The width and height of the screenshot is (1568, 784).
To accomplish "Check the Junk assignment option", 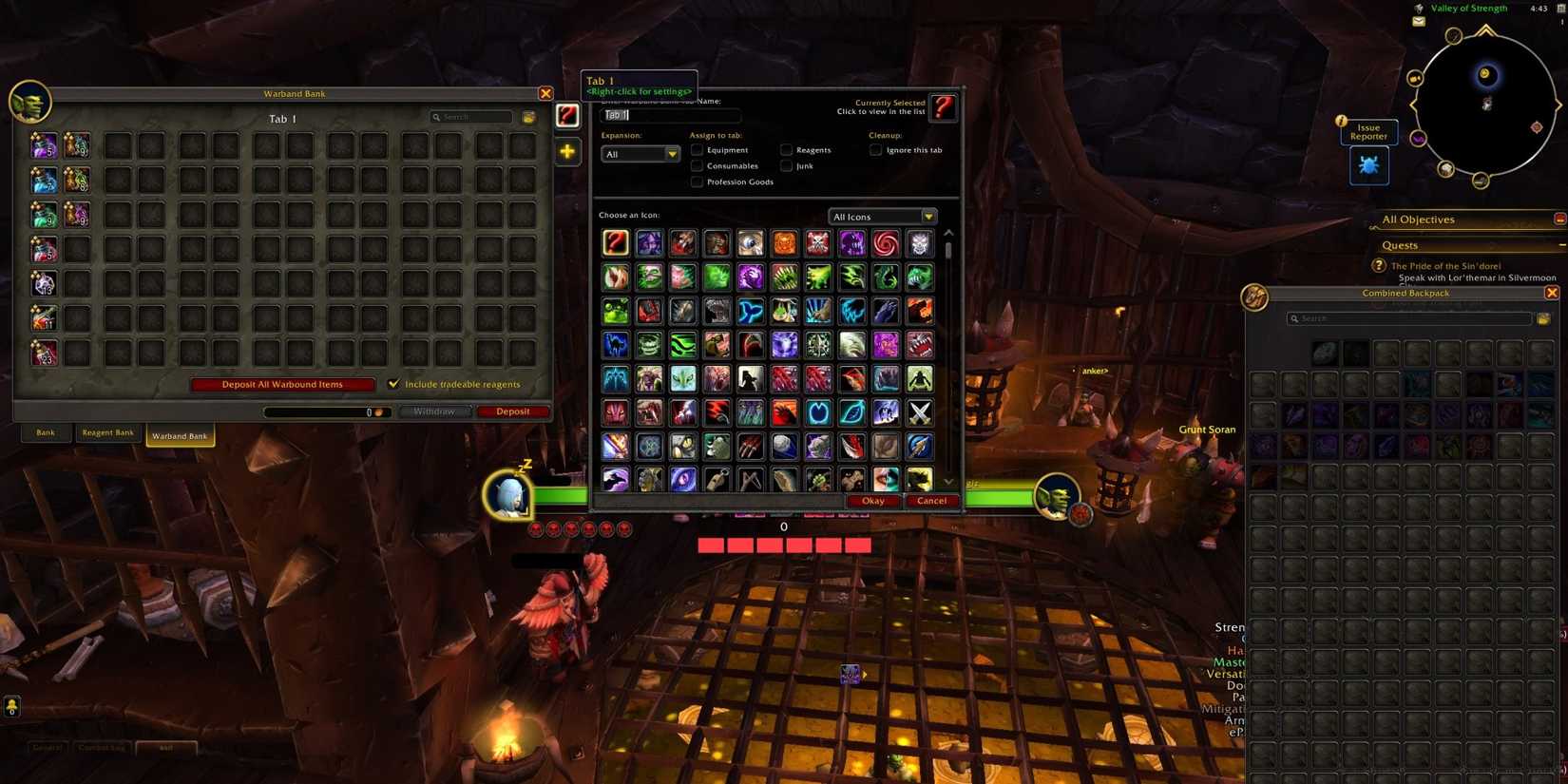I will pyautogui.click(x=787, y=165).
